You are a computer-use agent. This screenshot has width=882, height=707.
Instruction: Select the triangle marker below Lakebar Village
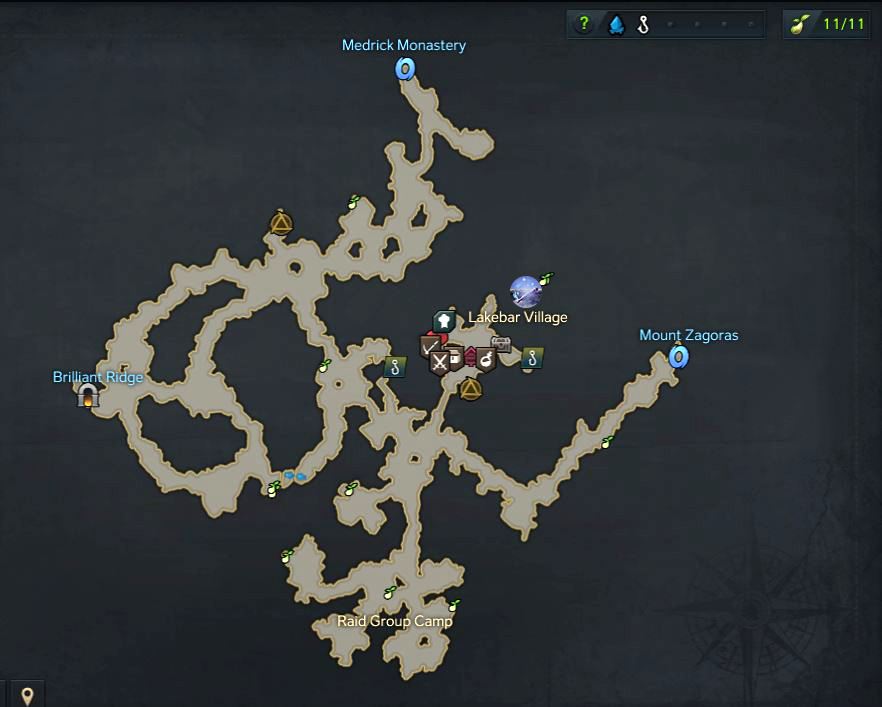pos(471,388)
